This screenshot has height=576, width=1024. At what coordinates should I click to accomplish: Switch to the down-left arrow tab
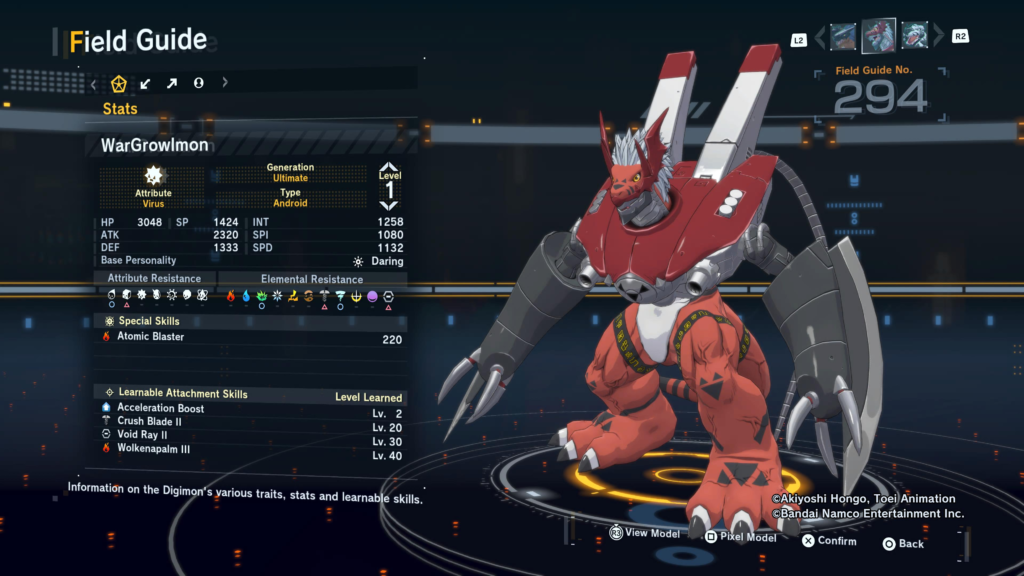[146, 83]
